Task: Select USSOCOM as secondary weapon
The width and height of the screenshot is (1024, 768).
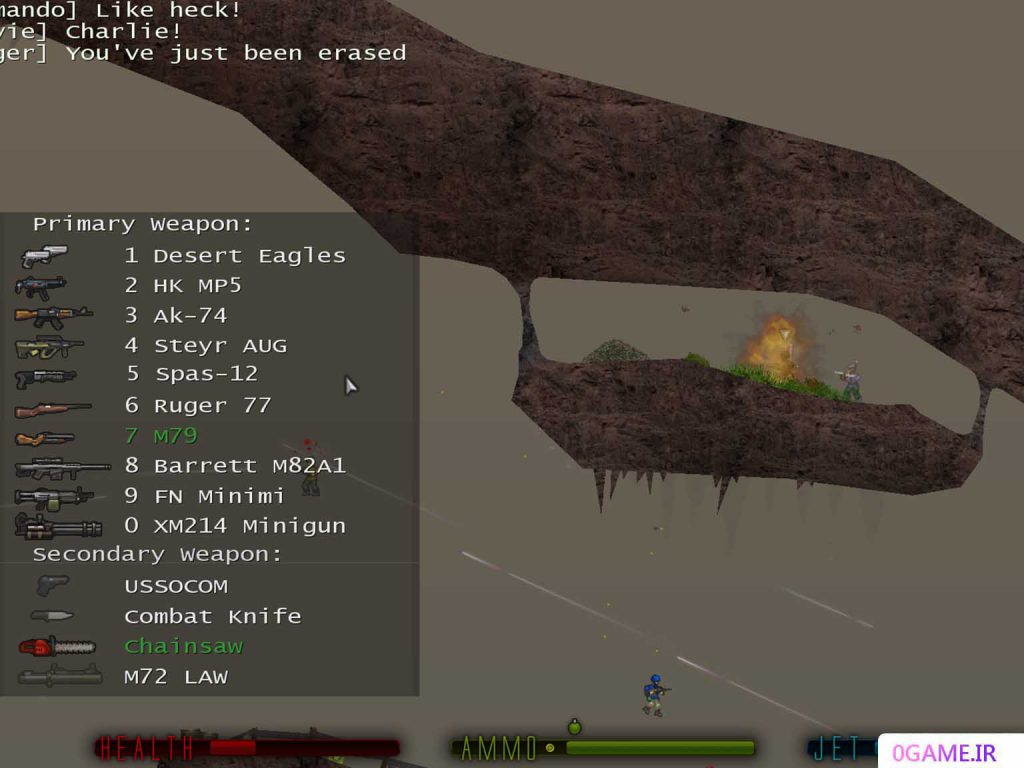Action: coord(176,586)
